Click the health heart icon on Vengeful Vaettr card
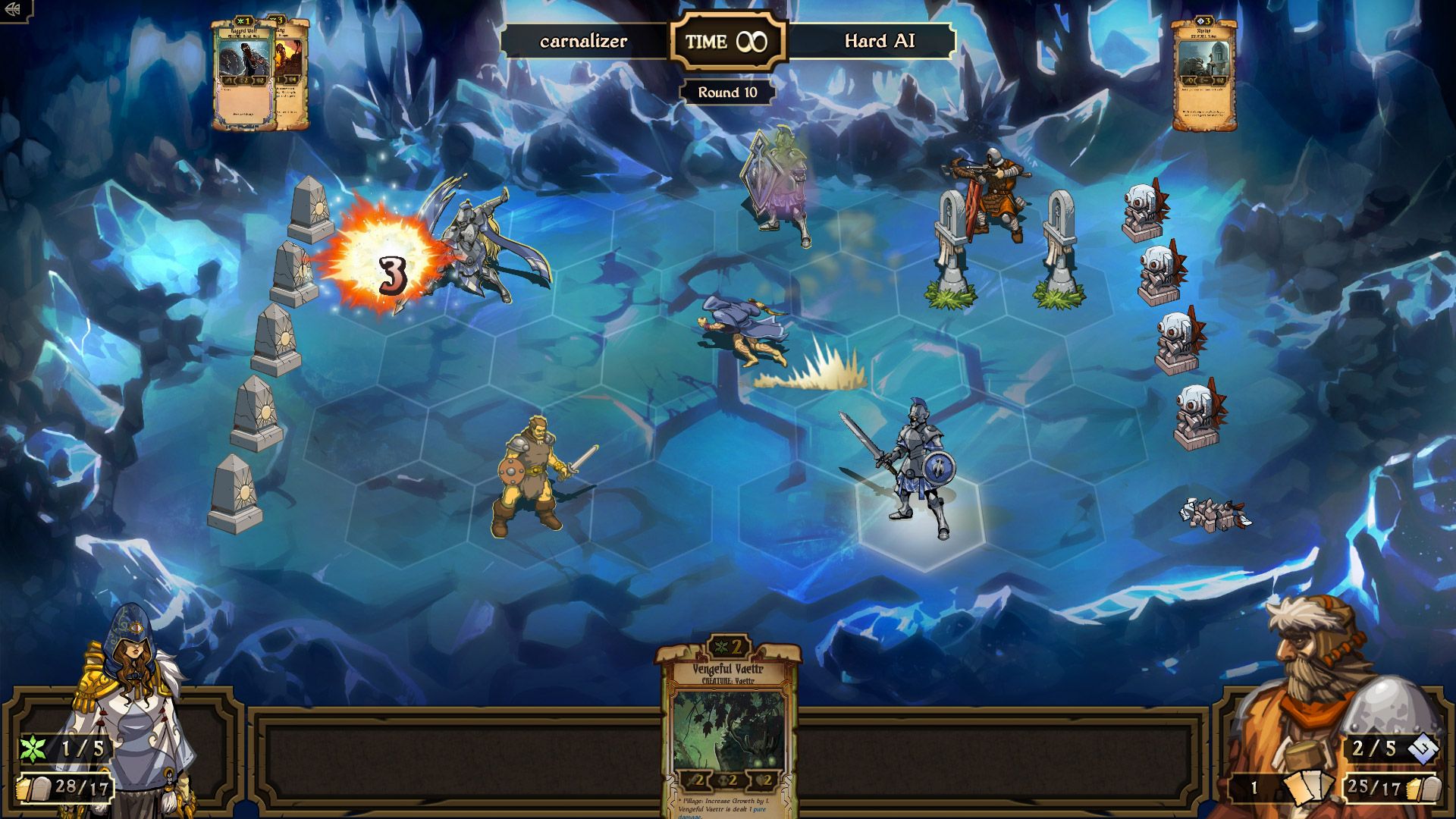1456x819 pixels. click(758, 780)
